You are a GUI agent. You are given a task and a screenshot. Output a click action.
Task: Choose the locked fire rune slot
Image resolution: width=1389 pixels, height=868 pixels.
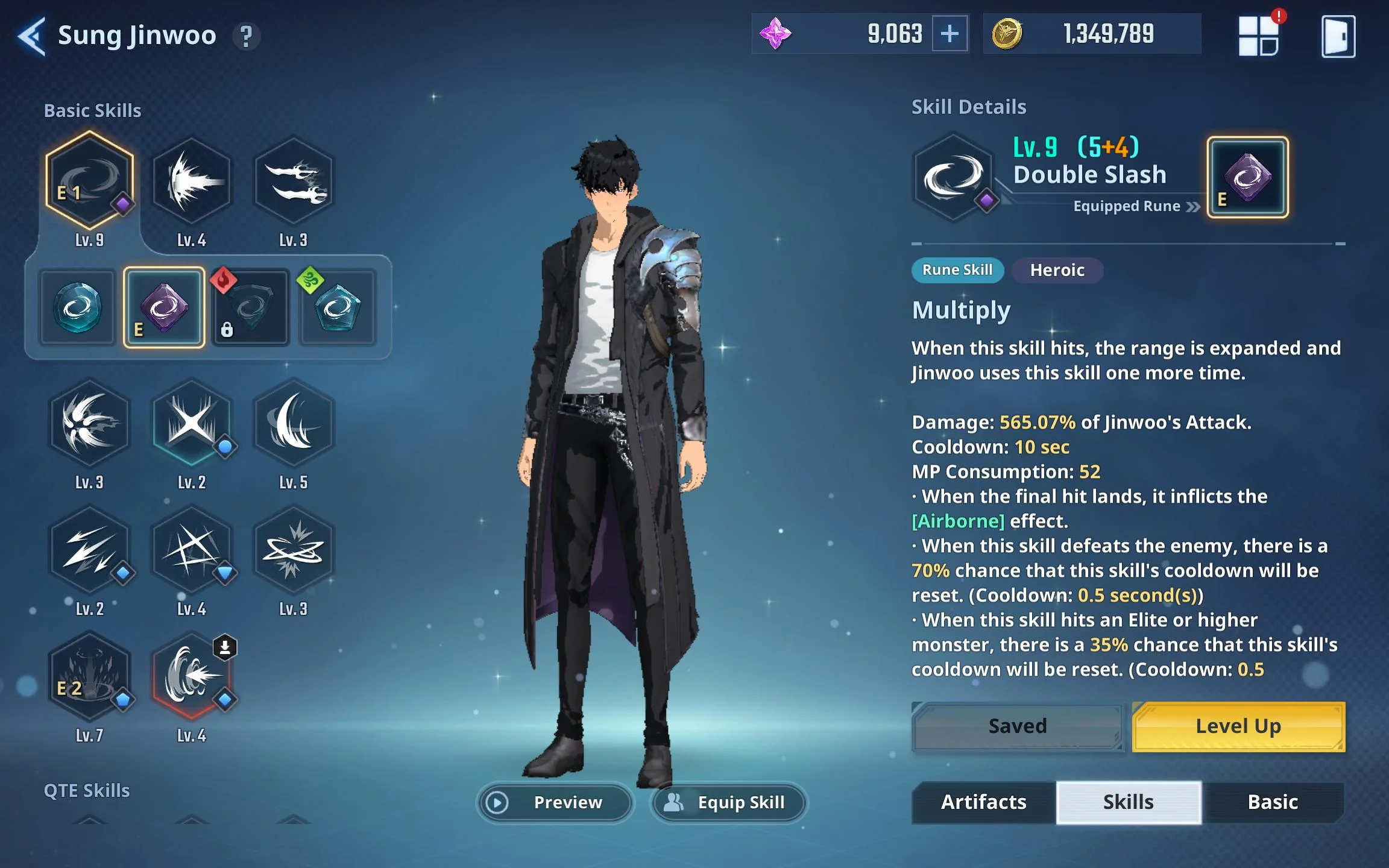point(251,308)
